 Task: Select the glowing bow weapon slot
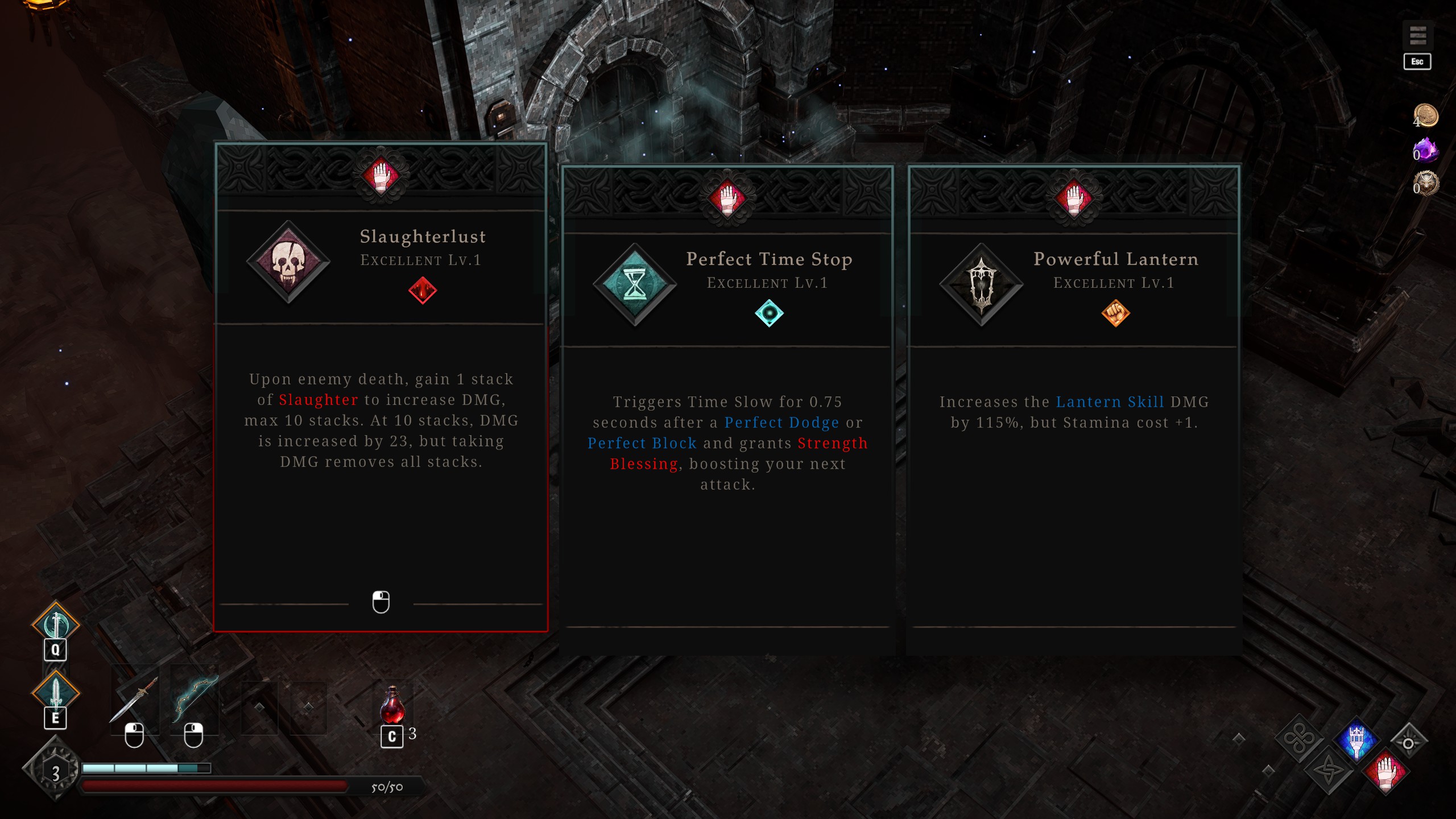[195, 700]
